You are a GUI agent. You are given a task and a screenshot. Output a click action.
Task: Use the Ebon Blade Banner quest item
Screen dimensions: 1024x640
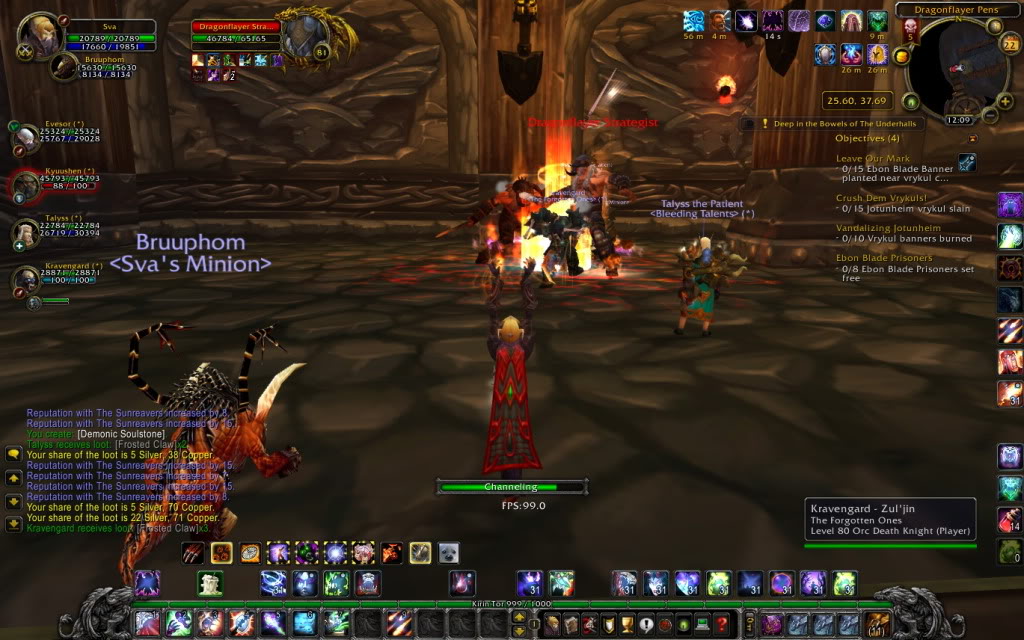click(x=967, y=161)
